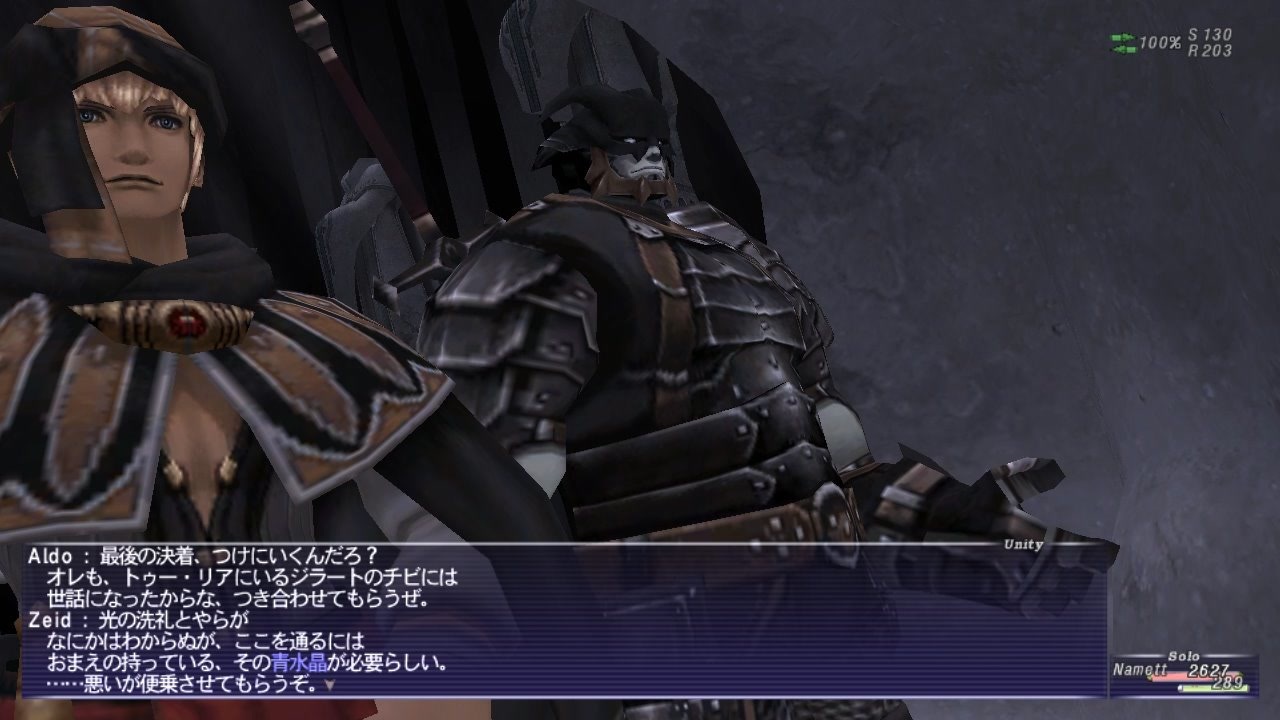Click the character name Namett
This screenshot has width=1280, height=720.
(x=1140, y=668)
